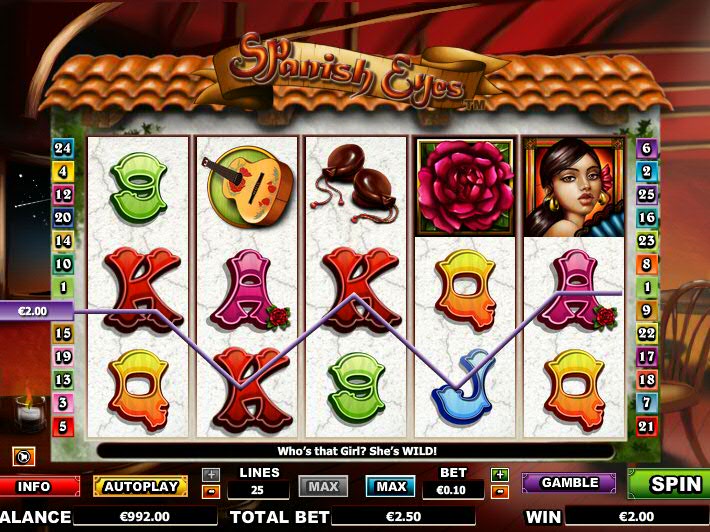Lower the bet using the orange minus
Screen dimensions: 710x532
tap(500, 491)
